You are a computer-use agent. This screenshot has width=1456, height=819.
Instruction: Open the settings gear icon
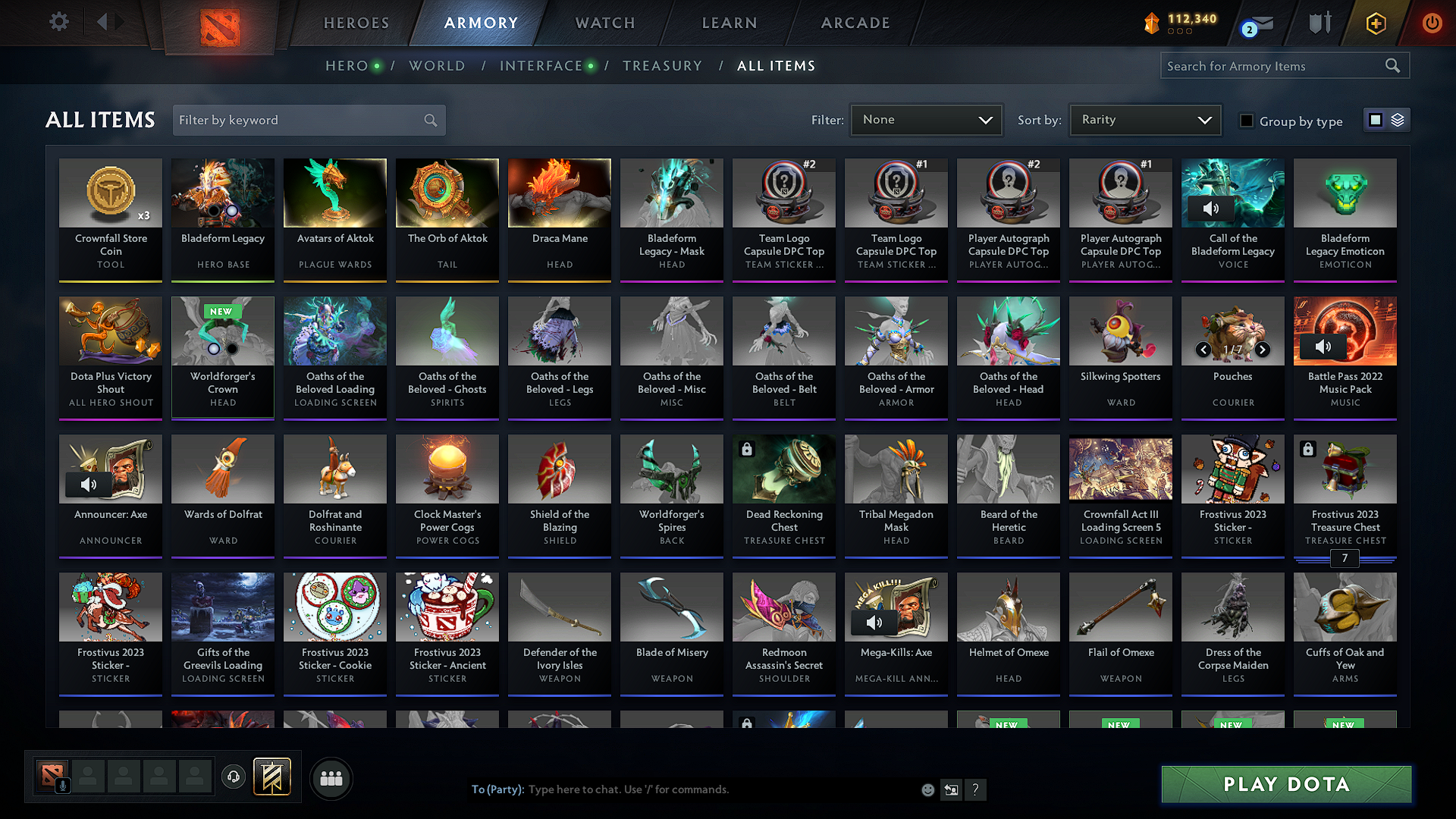coord(58,22)
